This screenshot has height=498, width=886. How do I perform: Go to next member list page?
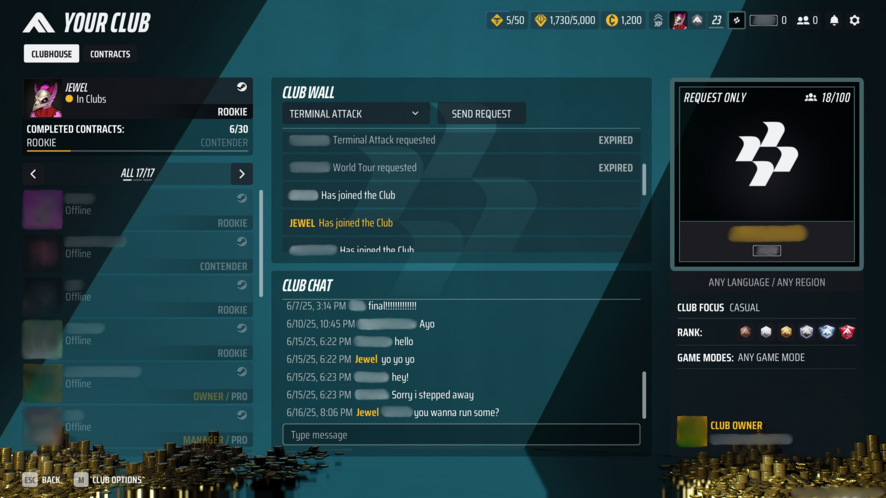coord(241,174)
